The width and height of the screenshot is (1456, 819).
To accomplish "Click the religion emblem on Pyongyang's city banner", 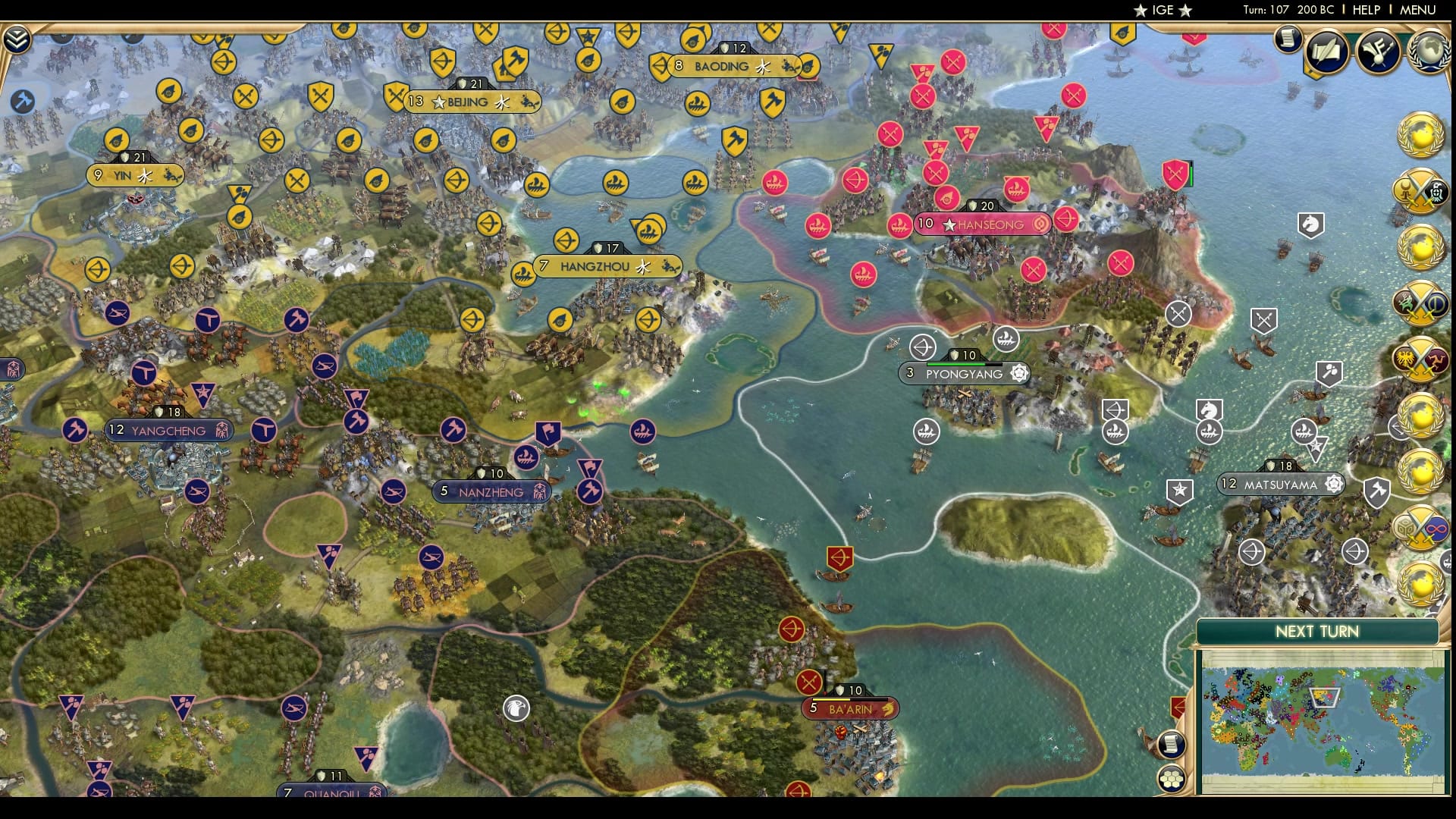I will click(1021, 373).
